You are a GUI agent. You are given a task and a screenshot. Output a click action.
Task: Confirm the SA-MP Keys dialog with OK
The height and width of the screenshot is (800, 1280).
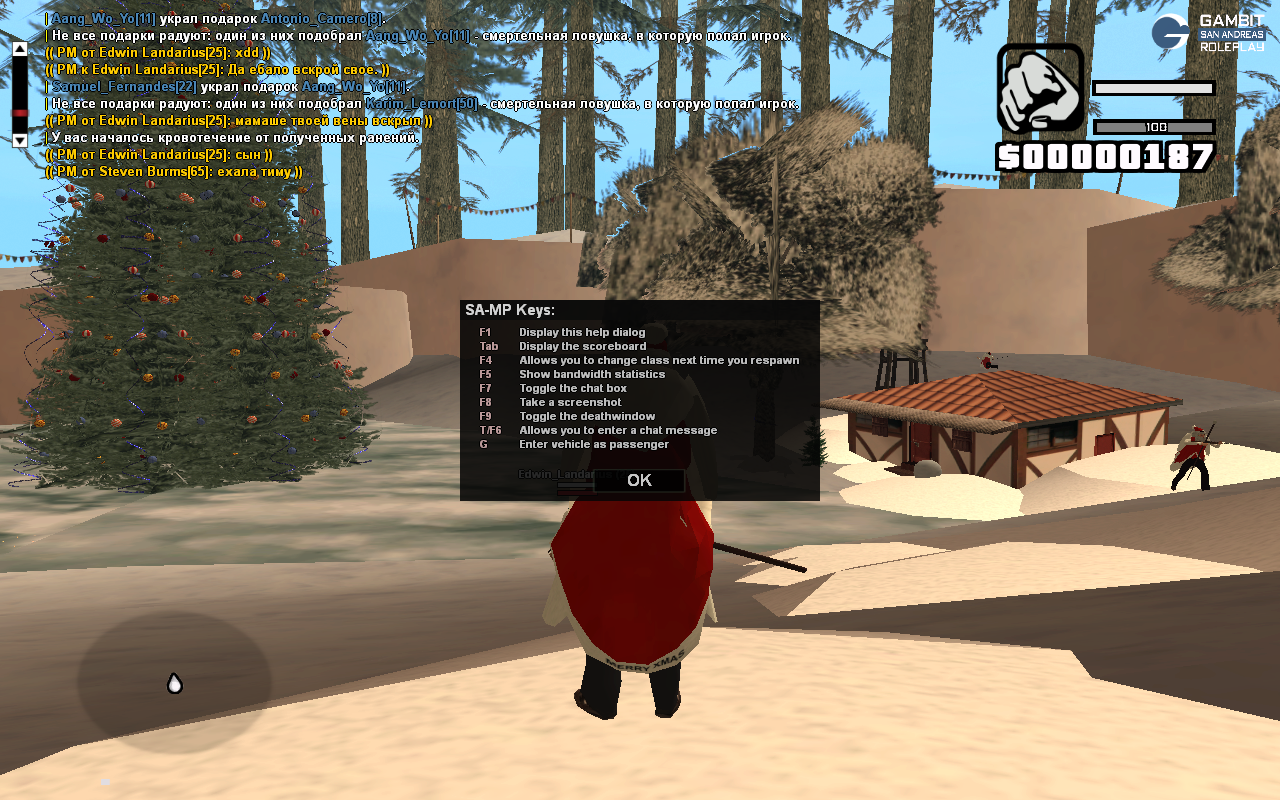coord(639,480)
